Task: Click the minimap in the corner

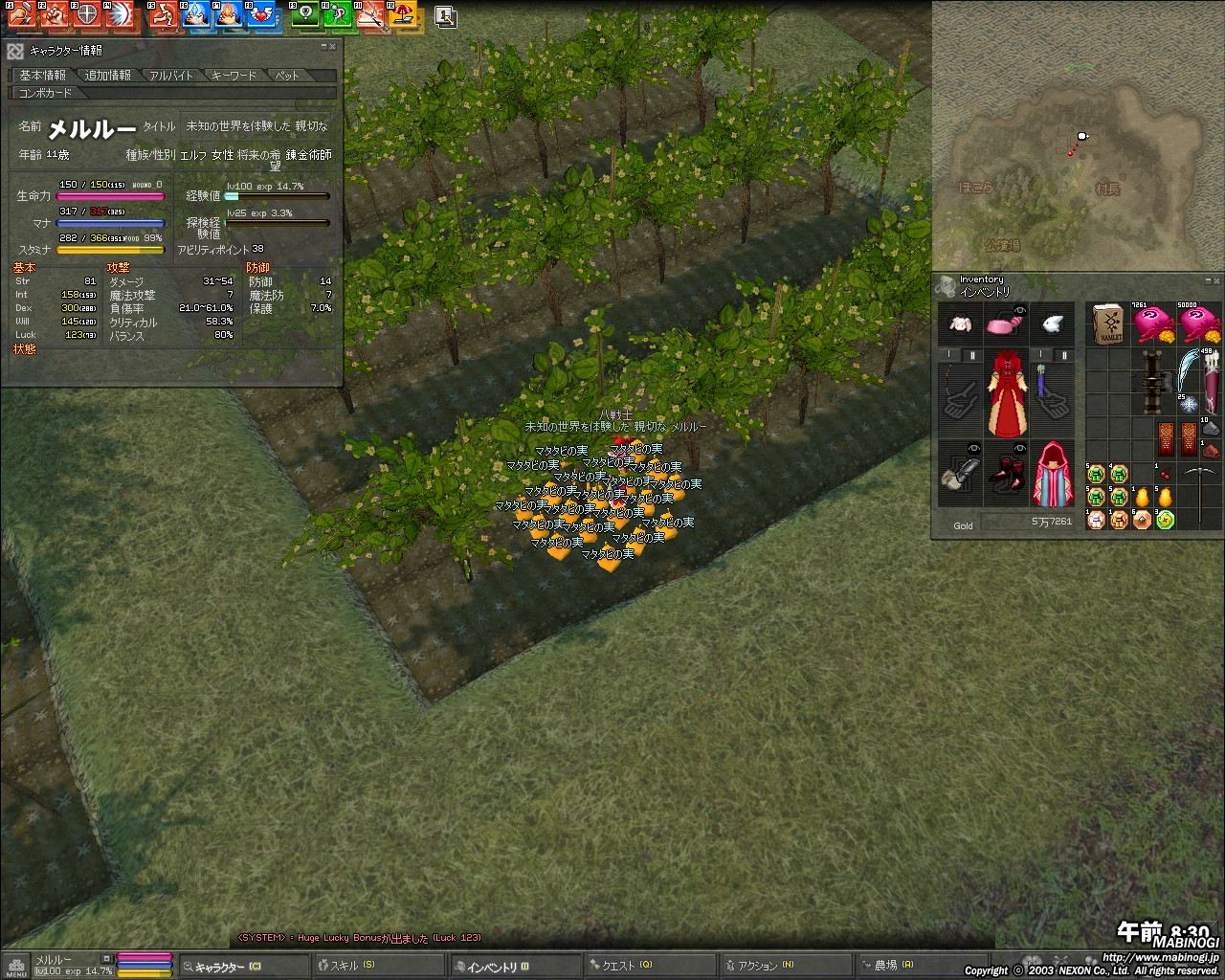Action: 1078,134
